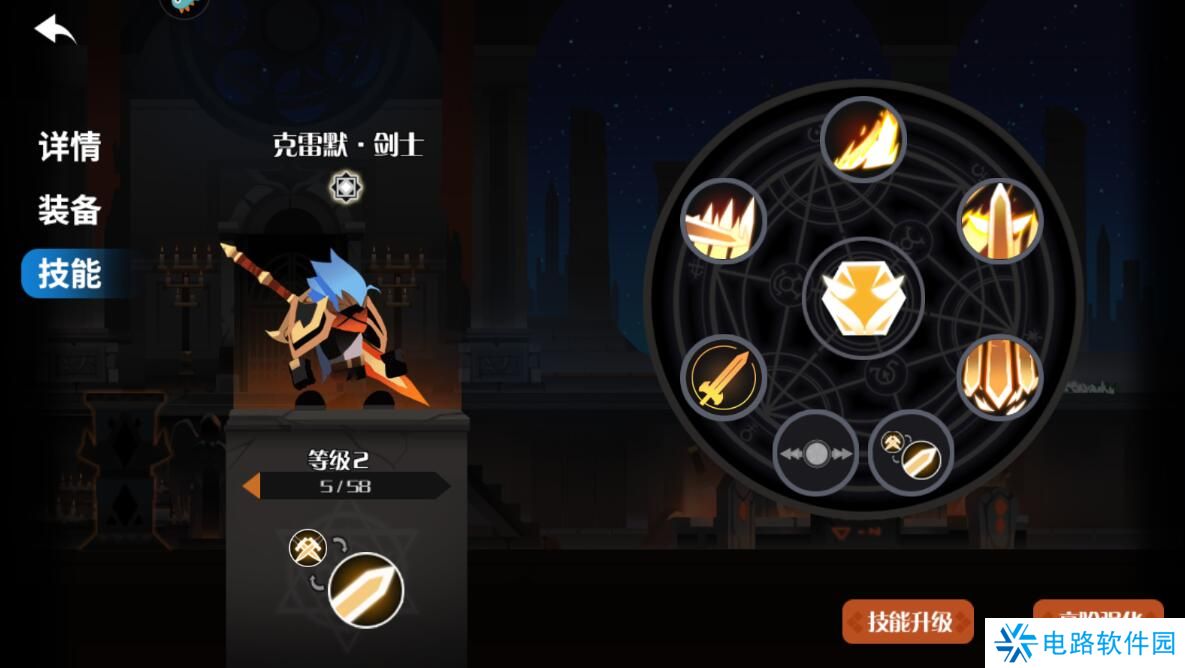The height and width of the screenshot is (668, 1185).
Task: Select the flame slash skill at wheel top
Action: 863,140
